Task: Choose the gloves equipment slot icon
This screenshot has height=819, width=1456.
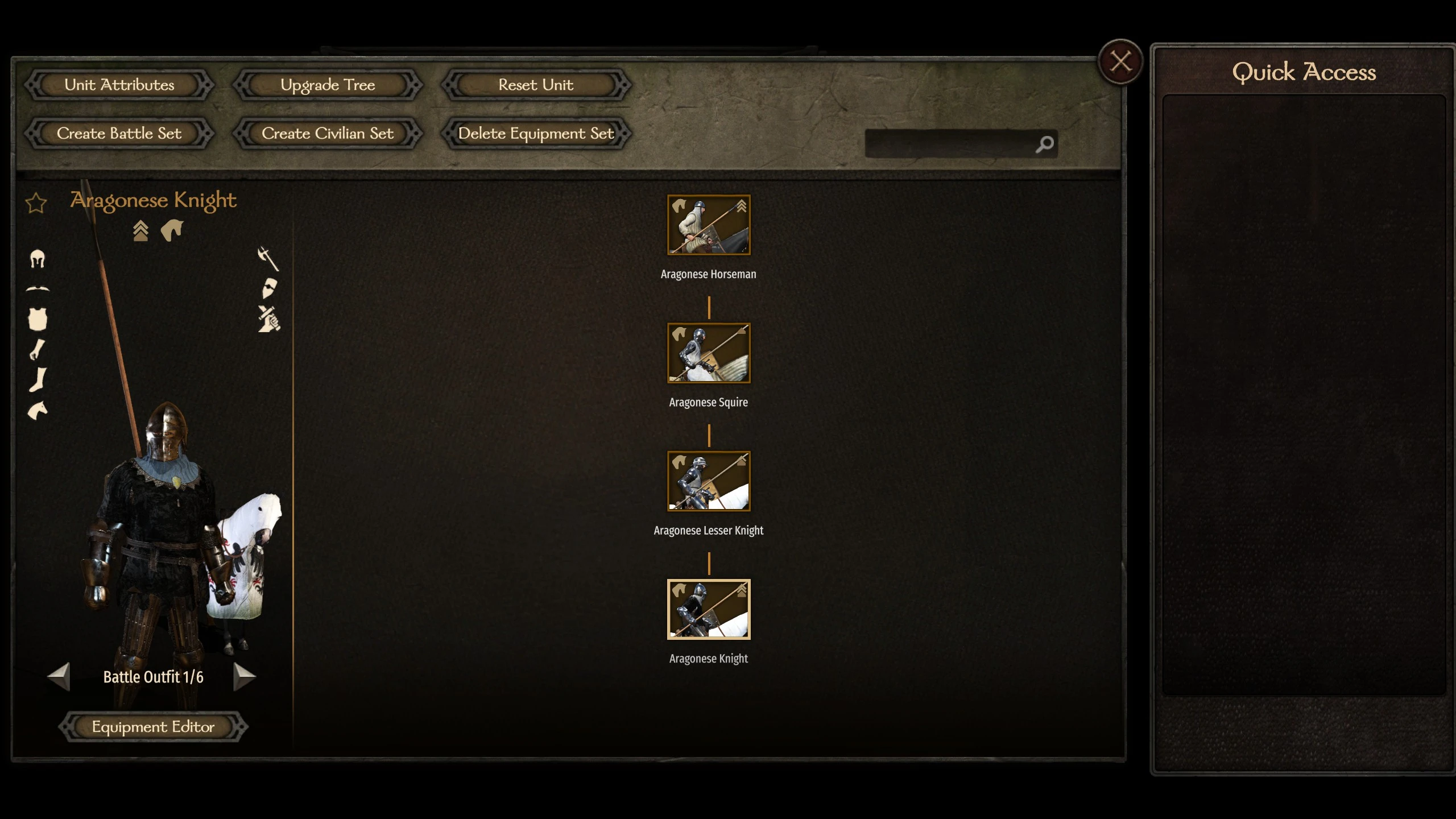Action: [38, 349]
